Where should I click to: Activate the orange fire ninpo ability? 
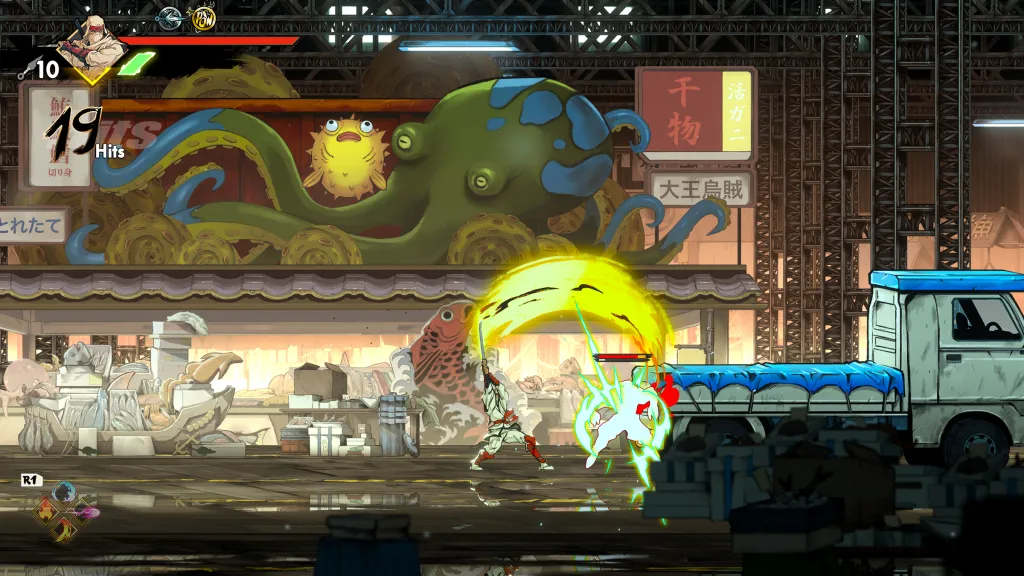pyautogui.click(x=46, y=511)
